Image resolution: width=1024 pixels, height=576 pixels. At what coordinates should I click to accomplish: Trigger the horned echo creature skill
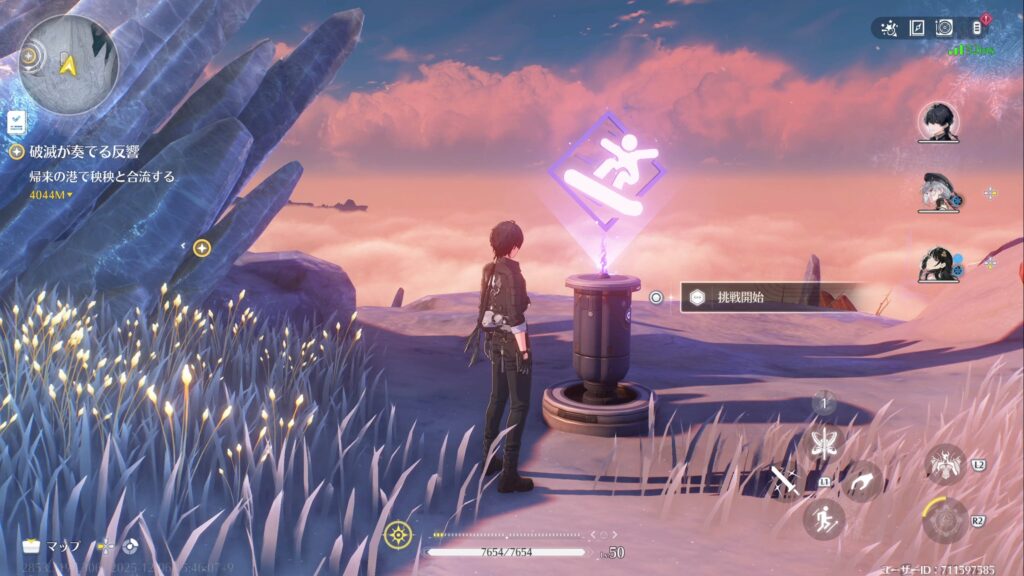click(944, 464)
